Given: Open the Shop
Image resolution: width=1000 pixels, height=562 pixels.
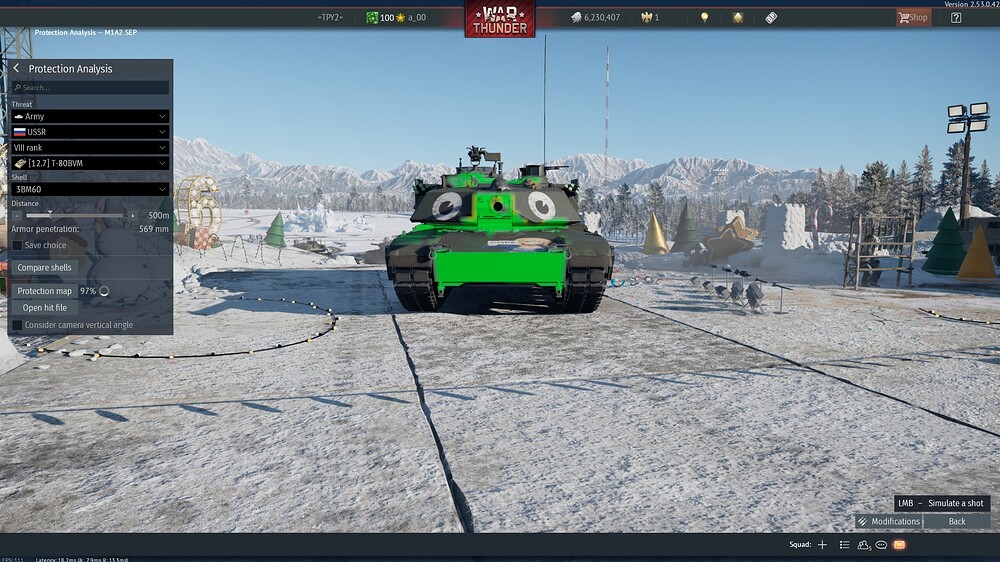Looking at the screenshot, I should (x=912, y=17).
